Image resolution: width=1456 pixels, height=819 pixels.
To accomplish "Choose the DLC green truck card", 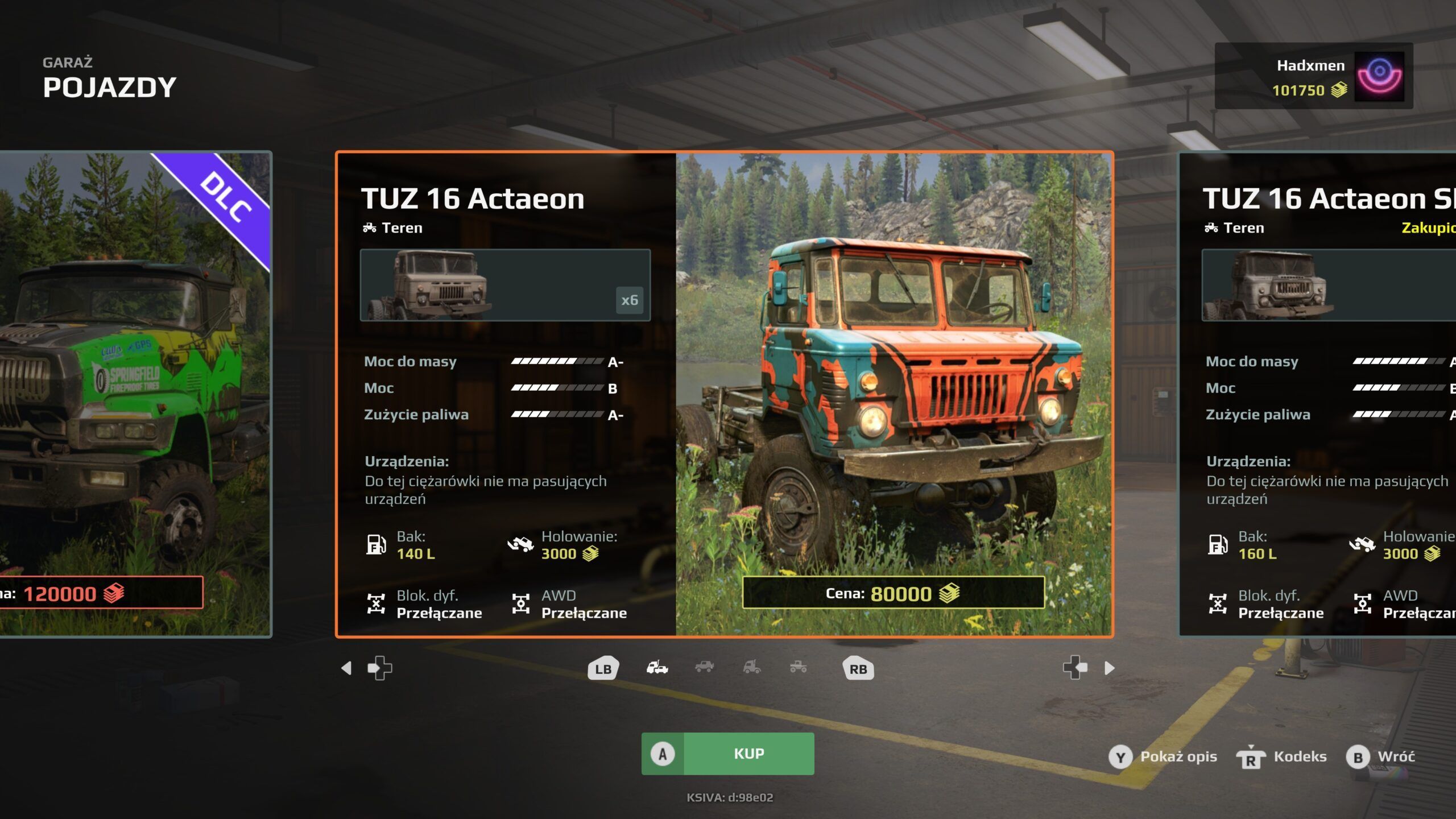I will point(135,394).
